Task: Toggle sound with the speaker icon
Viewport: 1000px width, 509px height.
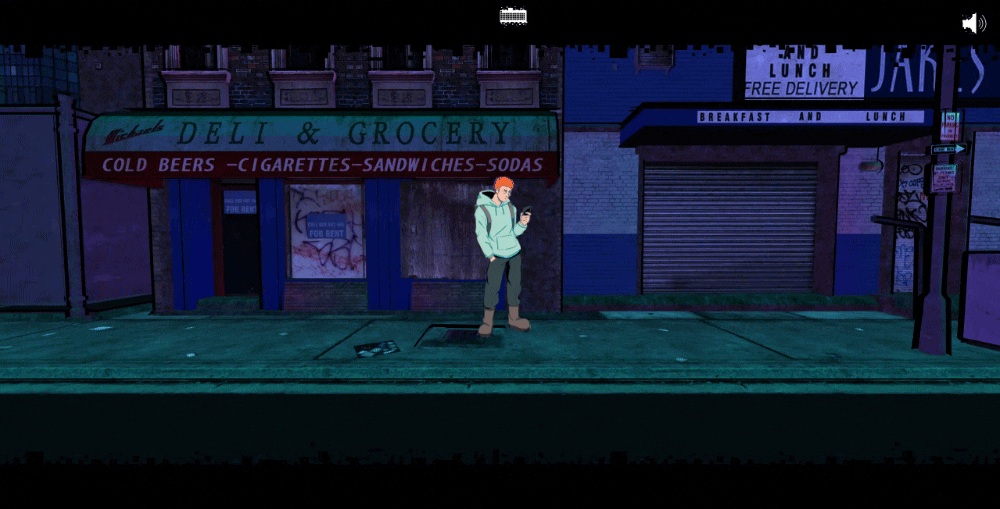Action: pyautogui.click(x=973, y=23)
